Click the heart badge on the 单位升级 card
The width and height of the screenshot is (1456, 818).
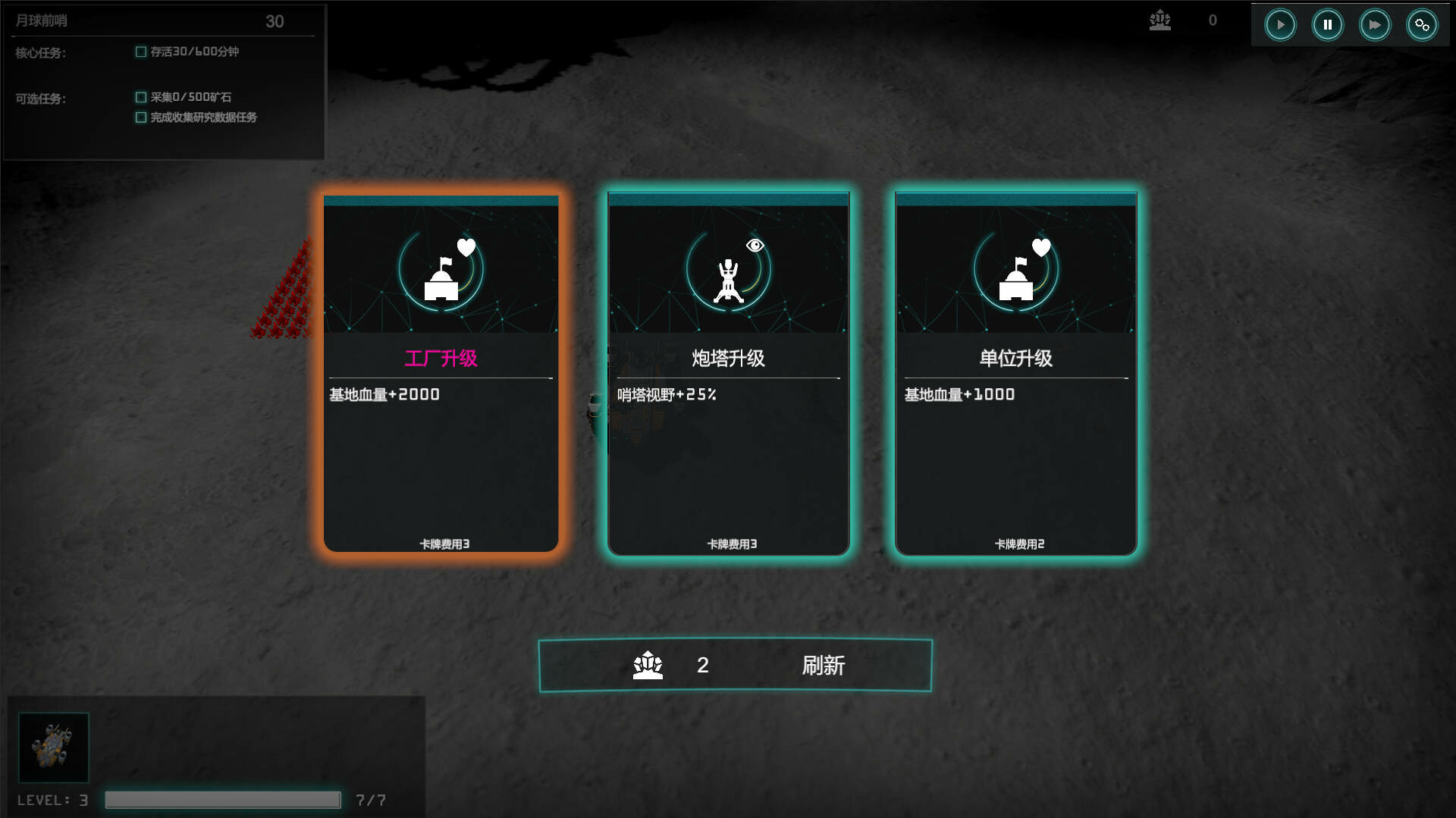(x=1040, y=246)
